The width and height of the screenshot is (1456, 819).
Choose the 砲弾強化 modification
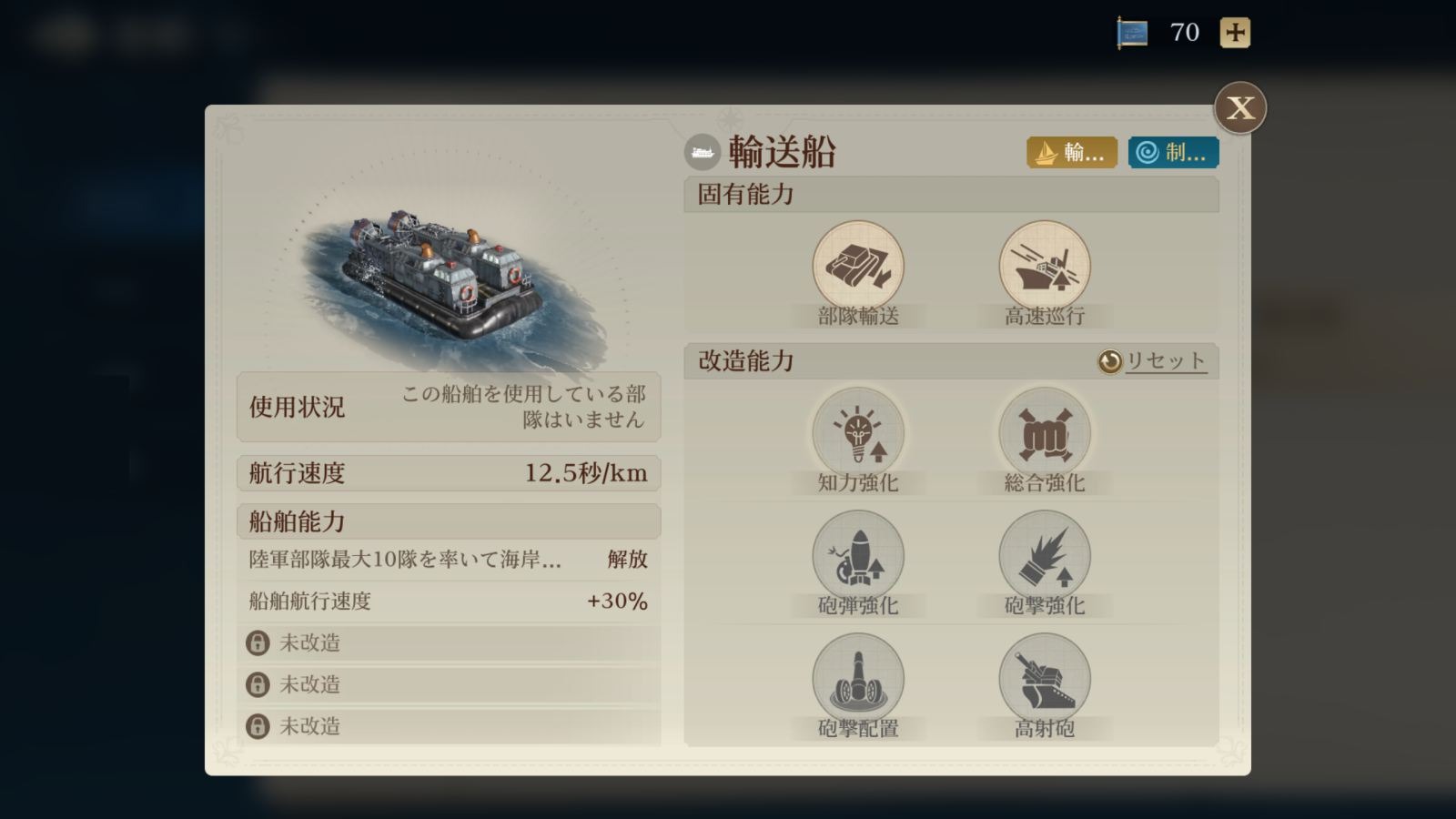tap(857, 557)
